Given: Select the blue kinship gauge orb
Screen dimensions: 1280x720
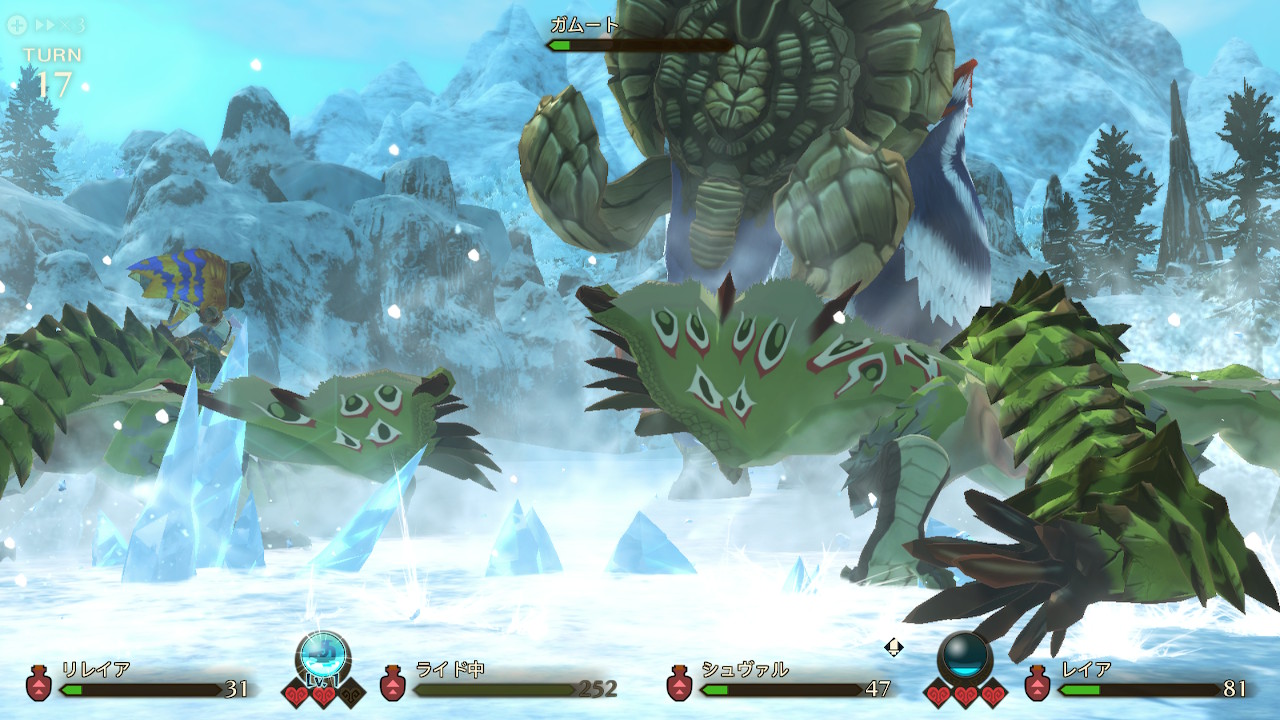Looking at the screenshot, I should pyautogui.click(x=323, y=657).
